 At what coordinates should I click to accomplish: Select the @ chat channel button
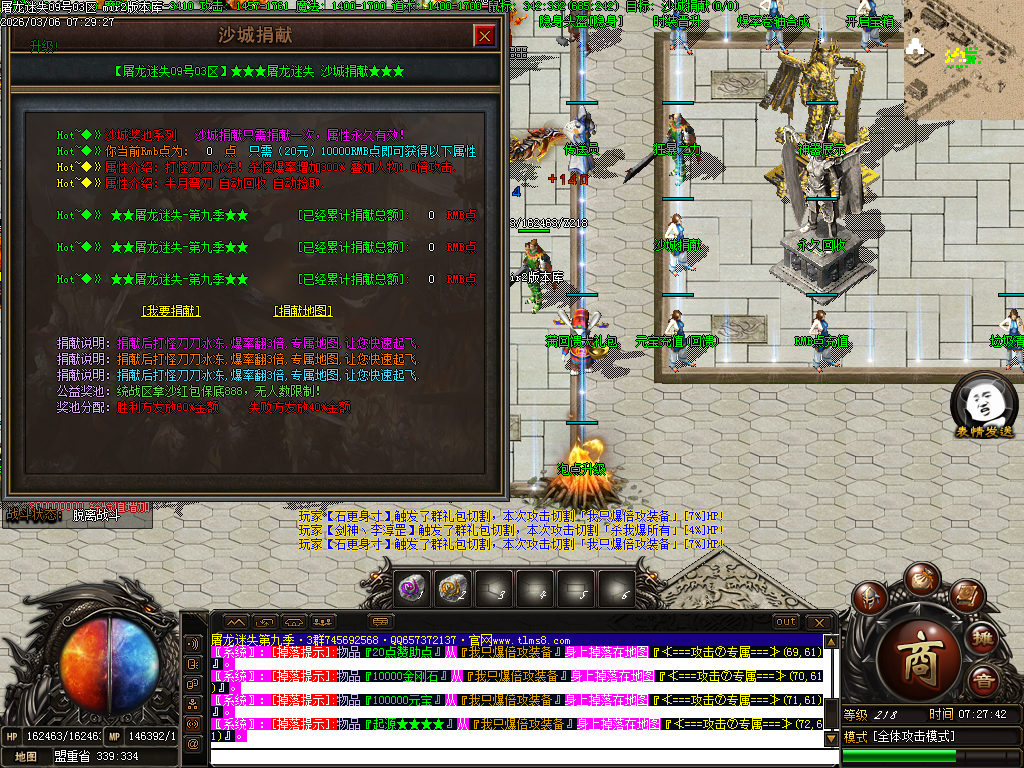point(192,744)
